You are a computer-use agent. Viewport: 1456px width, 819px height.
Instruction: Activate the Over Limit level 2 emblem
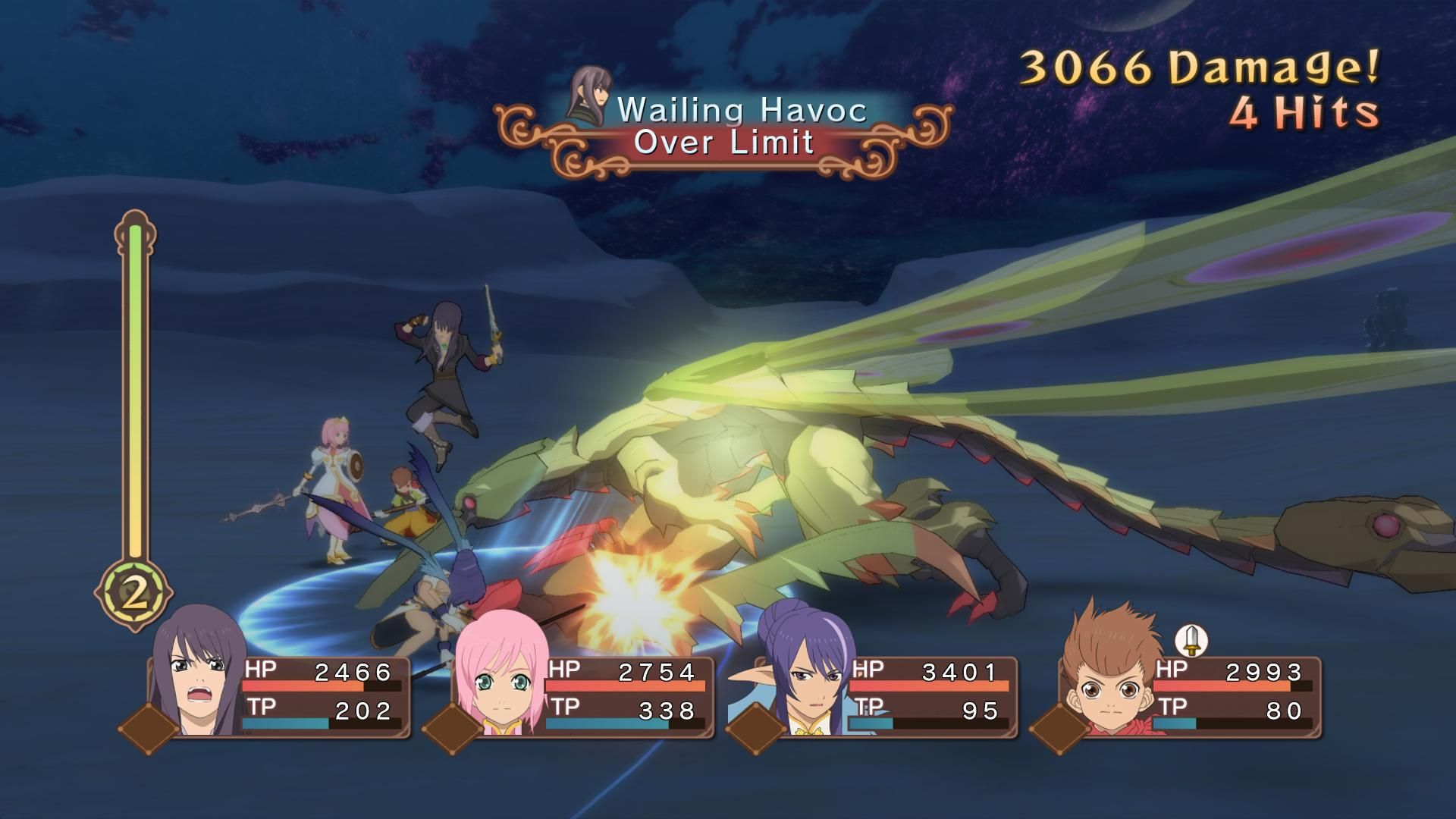134,595
